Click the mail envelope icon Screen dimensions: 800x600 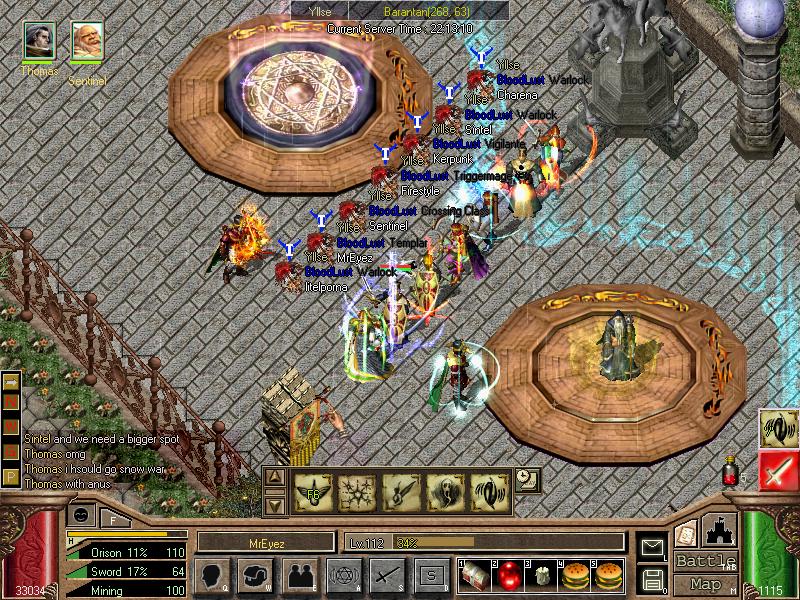click(x=653, y=548)
